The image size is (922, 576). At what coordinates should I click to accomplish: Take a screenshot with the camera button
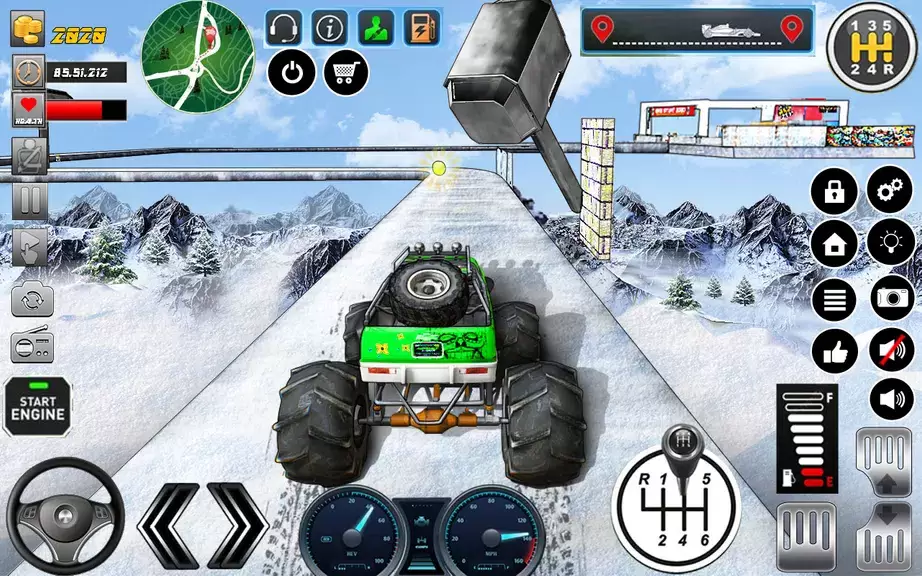891,296
